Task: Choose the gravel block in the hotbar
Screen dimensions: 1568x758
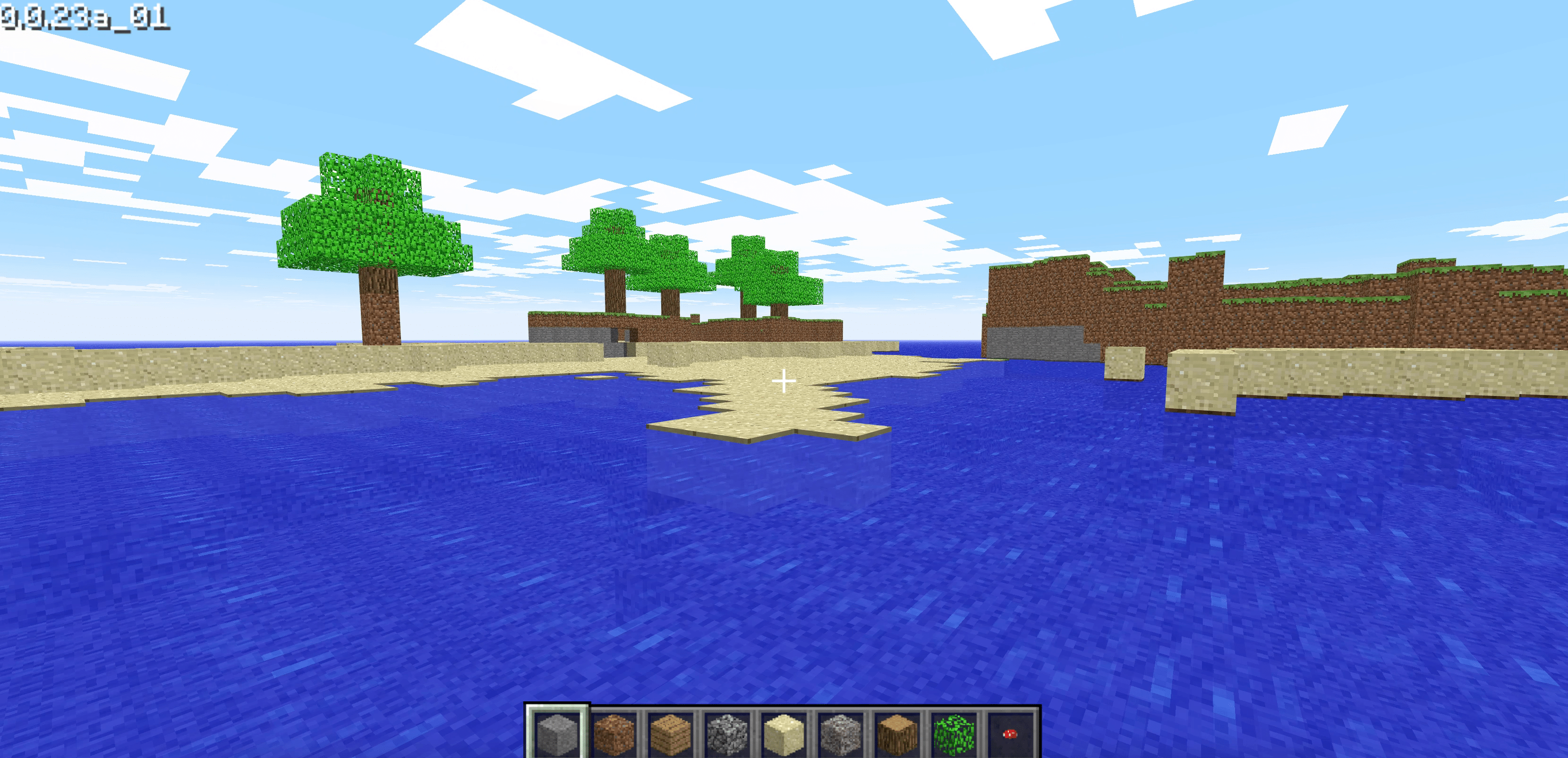Action: (840, 733)
